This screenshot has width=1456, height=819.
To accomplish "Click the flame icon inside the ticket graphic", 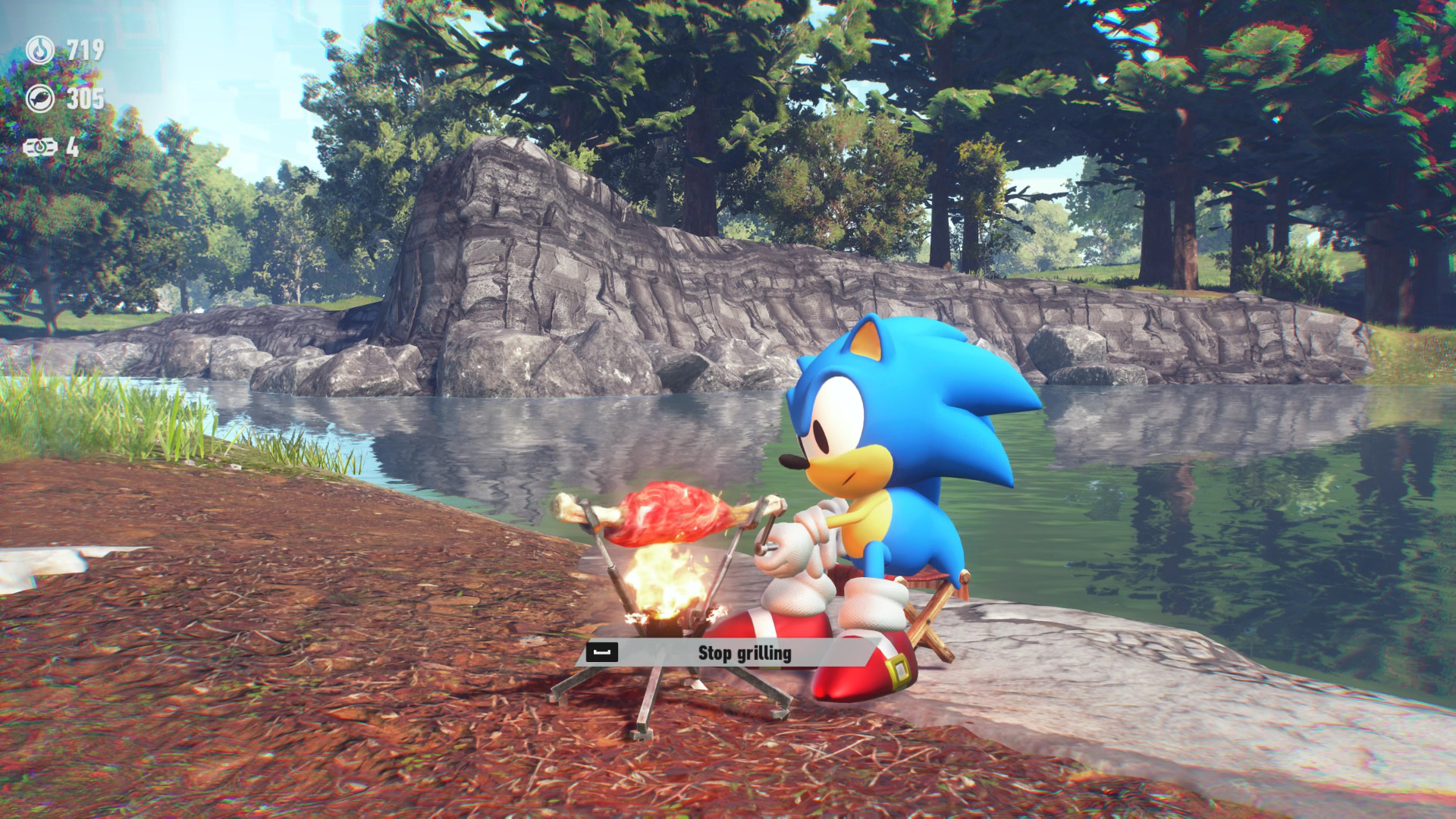I will 42,145.
